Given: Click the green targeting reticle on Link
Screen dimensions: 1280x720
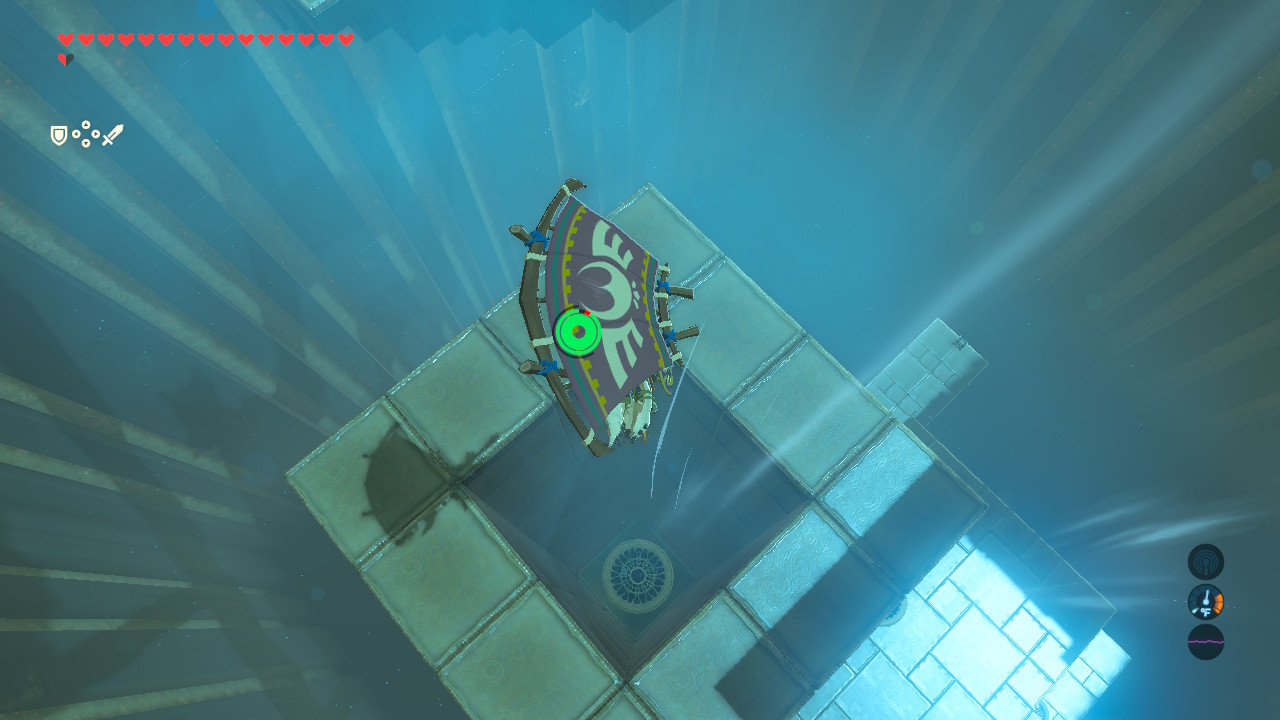Looking at the screenshot, I should click(577, 330).
